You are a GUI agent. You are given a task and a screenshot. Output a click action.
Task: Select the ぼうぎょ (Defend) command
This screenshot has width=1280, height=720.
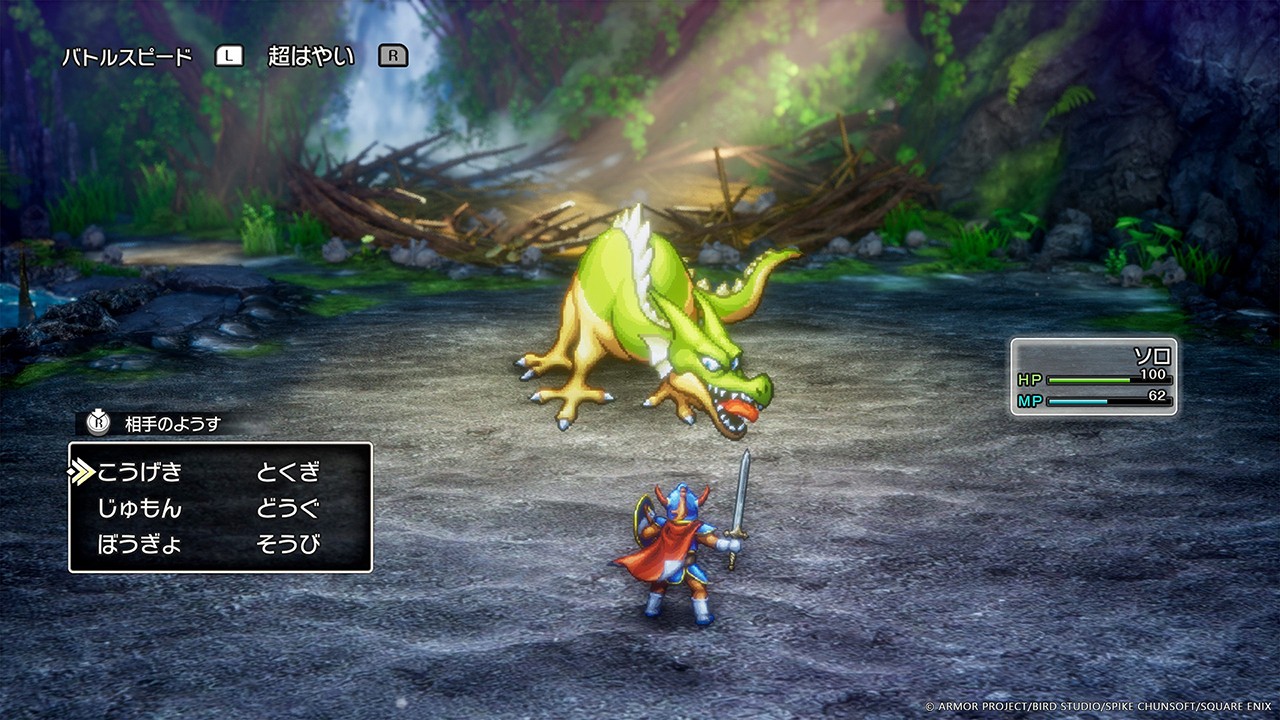pyautogui.click(x=139, y=545)
